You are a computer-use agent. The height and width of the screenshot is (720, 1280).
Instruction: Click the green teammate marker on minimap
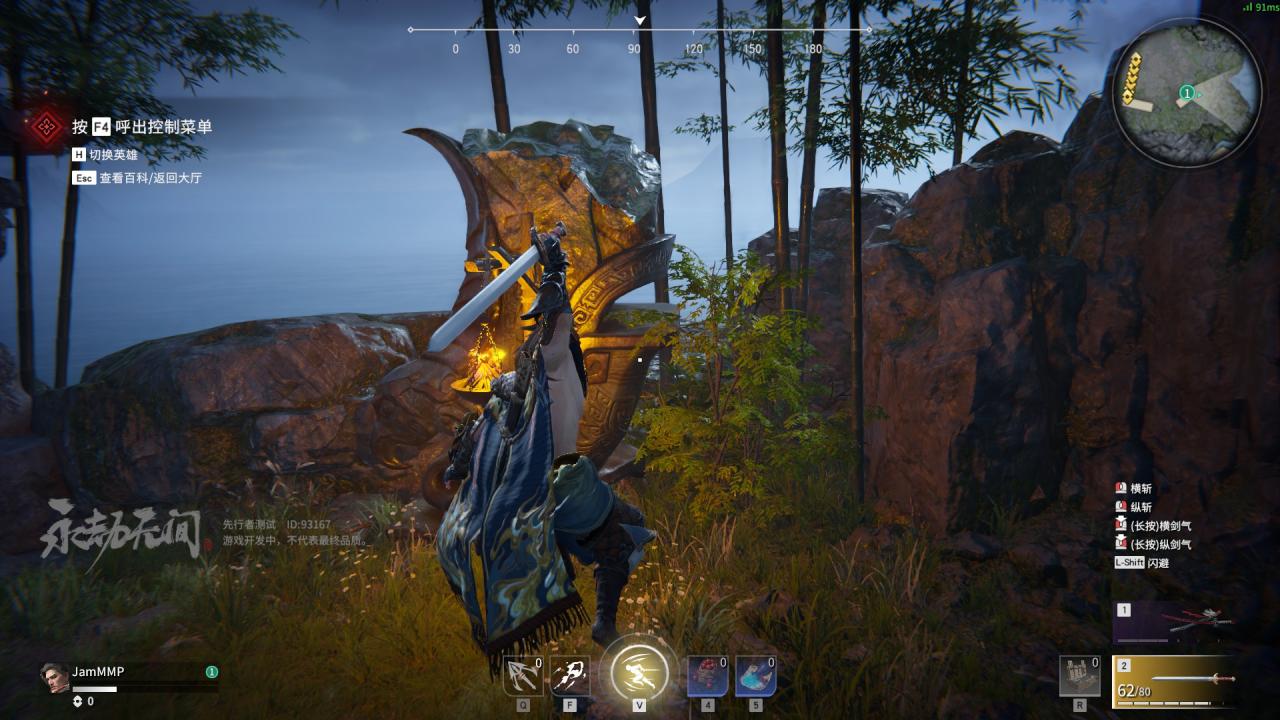[1186, 93]
